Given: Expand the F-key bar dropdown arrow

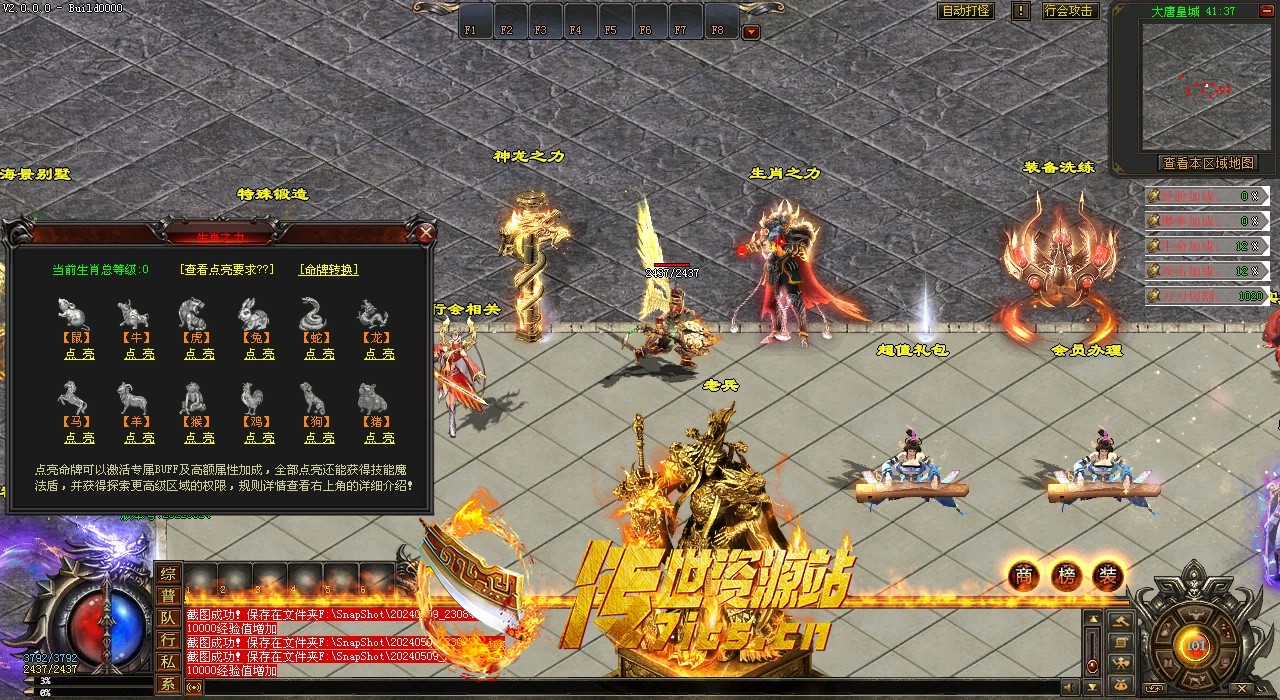Looking at the screenshot, I should tap(751, 32).
